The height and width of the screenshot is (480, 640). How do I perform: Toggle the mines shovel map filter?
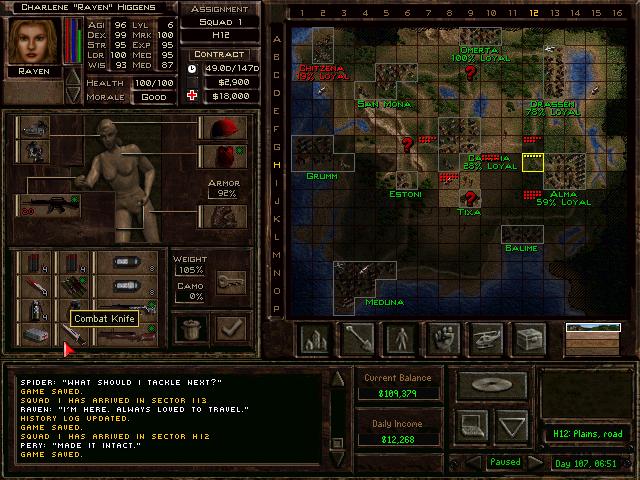coord(358,340)
